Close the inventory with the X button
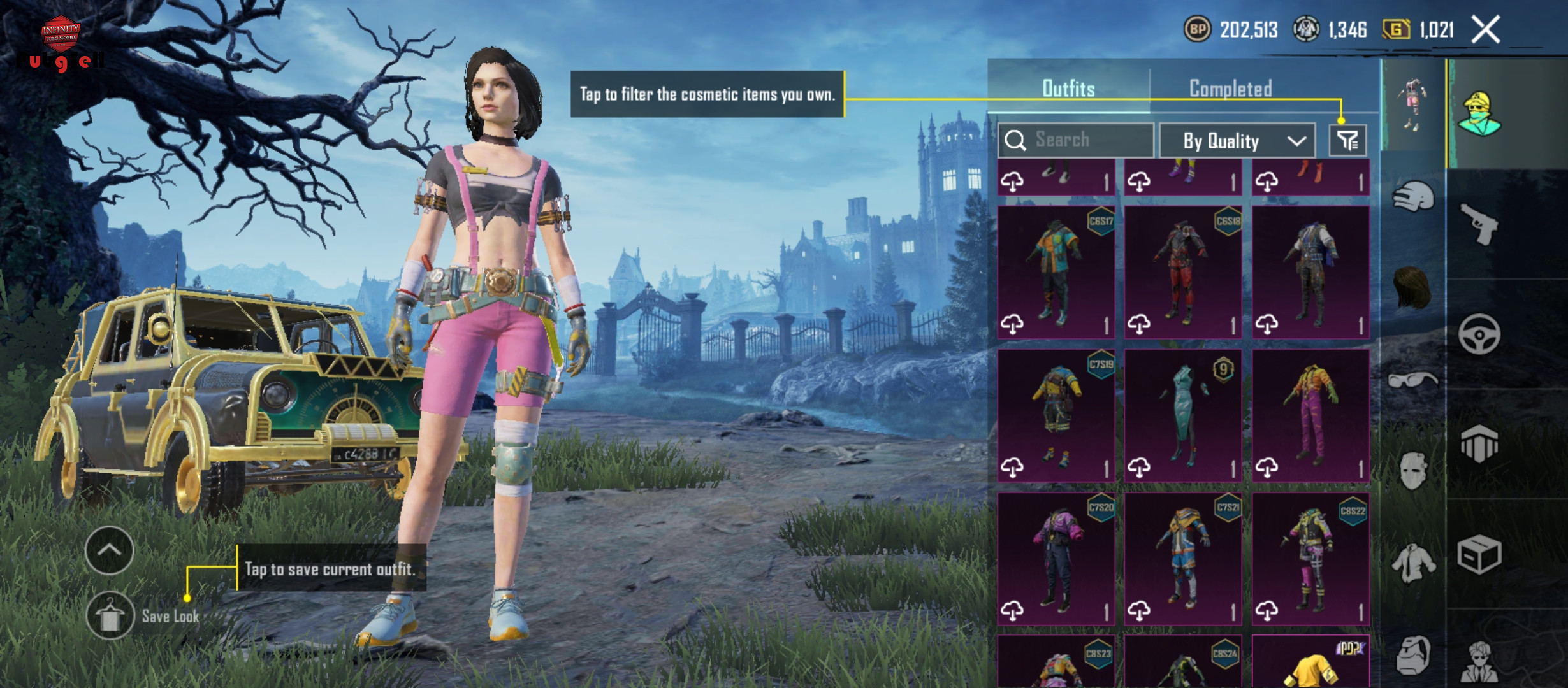 (1486, 30)
